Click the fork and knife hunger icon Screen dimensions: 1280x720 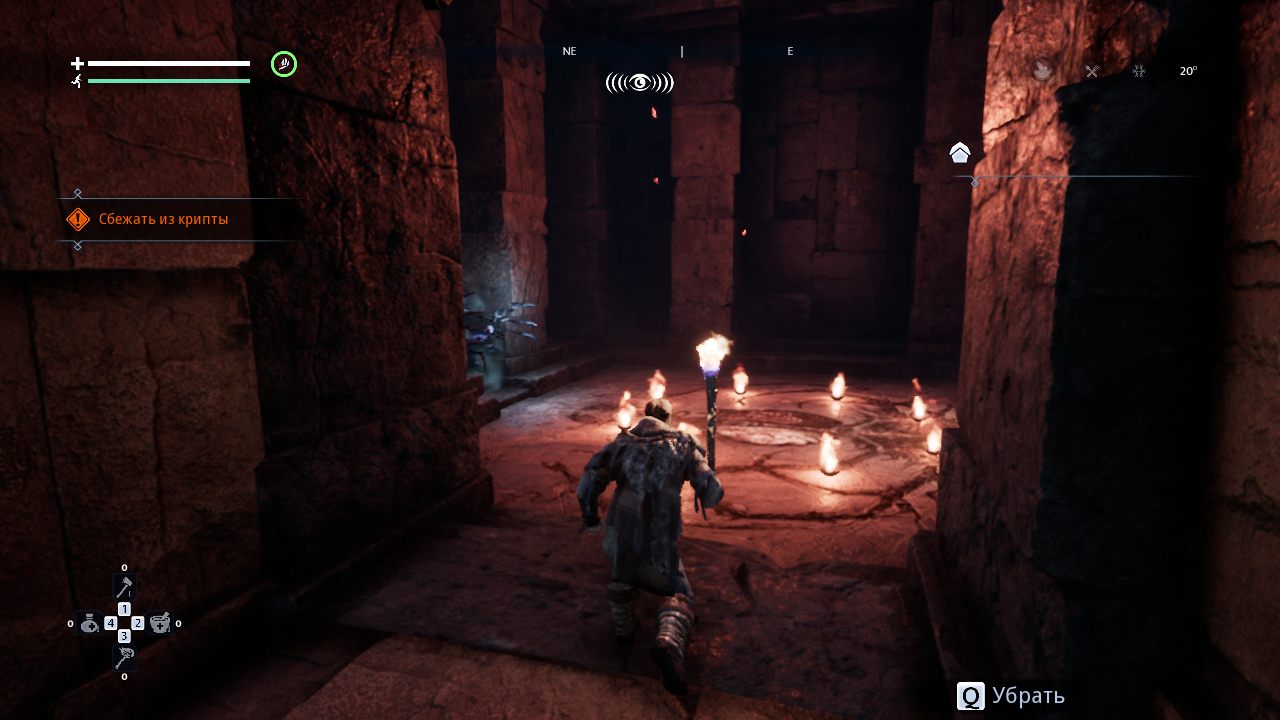pos(1092,71)
